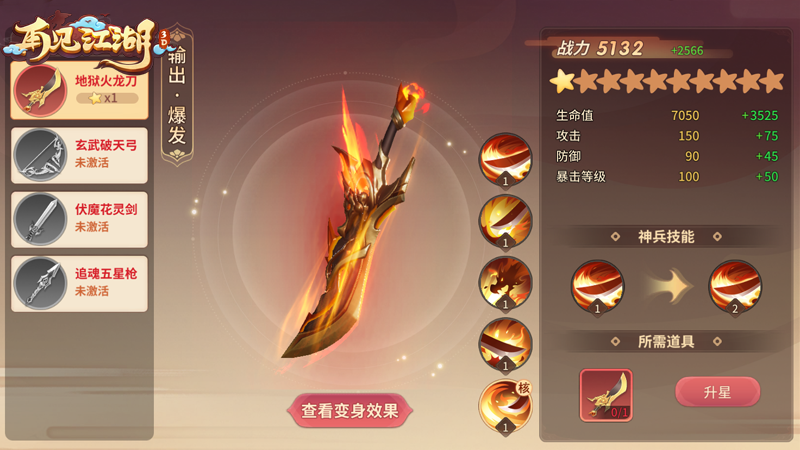
Task: Select the core skill icon marked 核
Action: pyautogui.click(x=505, y=406)
